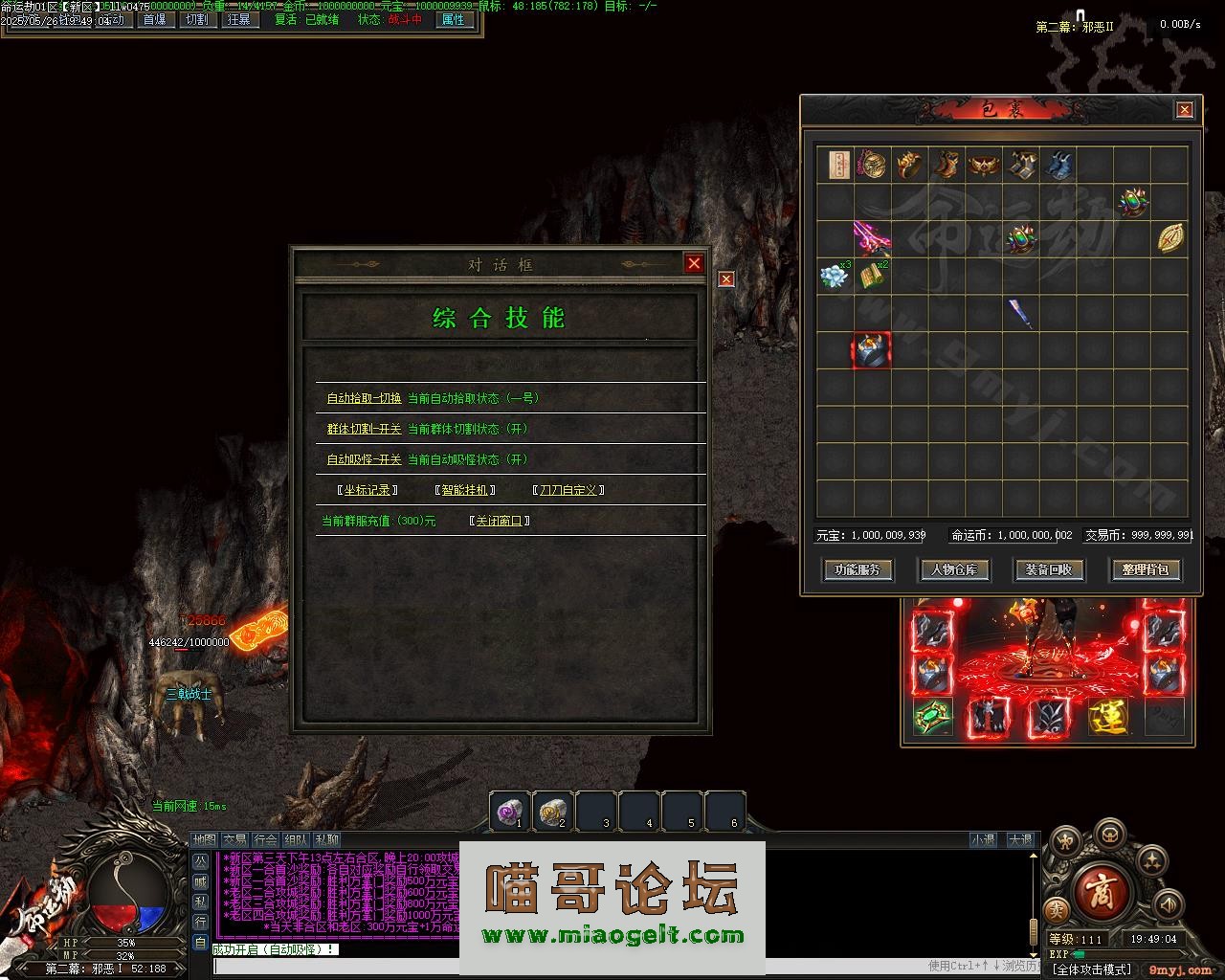Click the 小退 logout button

[x=983, y=839]
